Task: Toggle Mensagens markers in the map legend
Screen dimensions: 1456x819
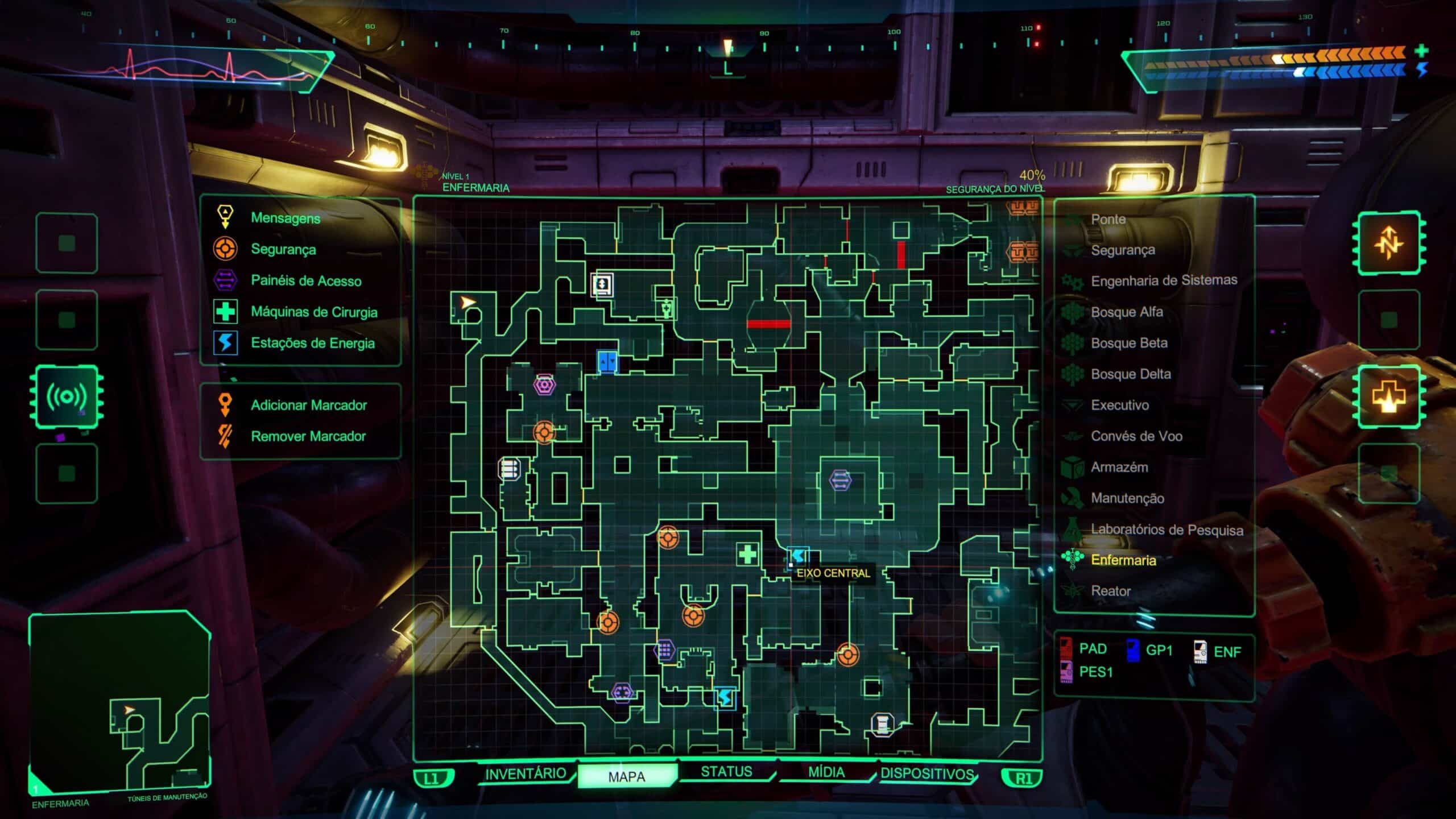Action: click(x=226, y=218)
